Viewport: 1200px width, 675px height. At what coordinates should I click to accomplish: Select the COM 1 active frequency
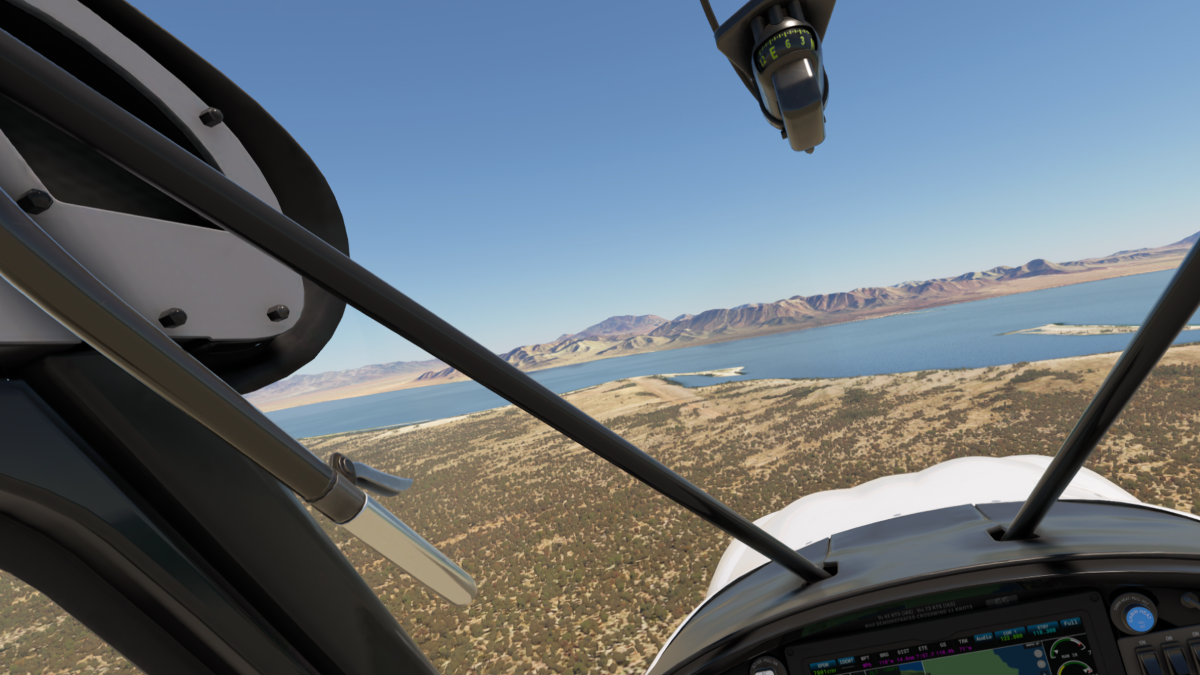1010,633
